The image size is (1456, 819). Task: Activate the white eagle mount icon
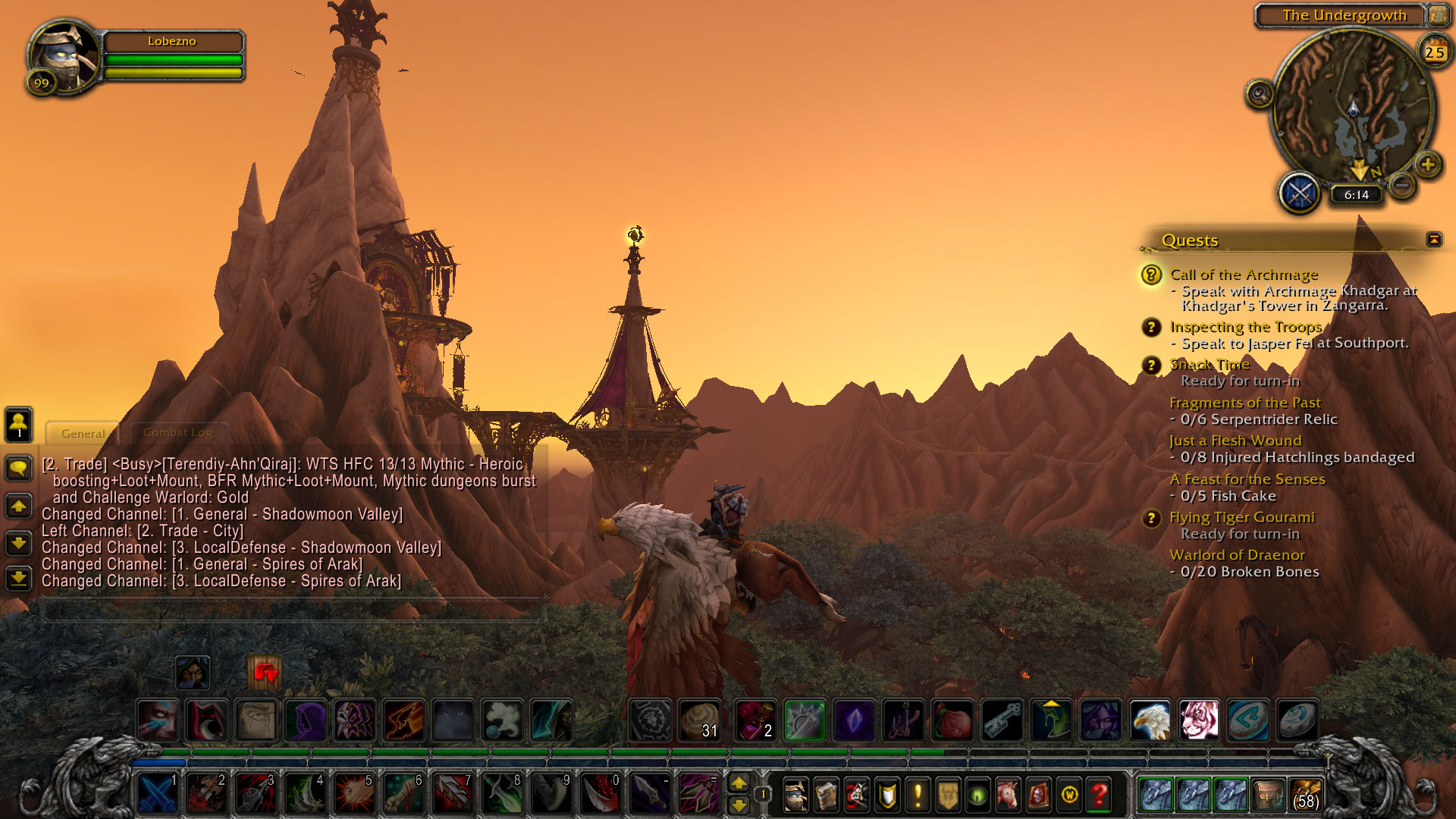1150,720
